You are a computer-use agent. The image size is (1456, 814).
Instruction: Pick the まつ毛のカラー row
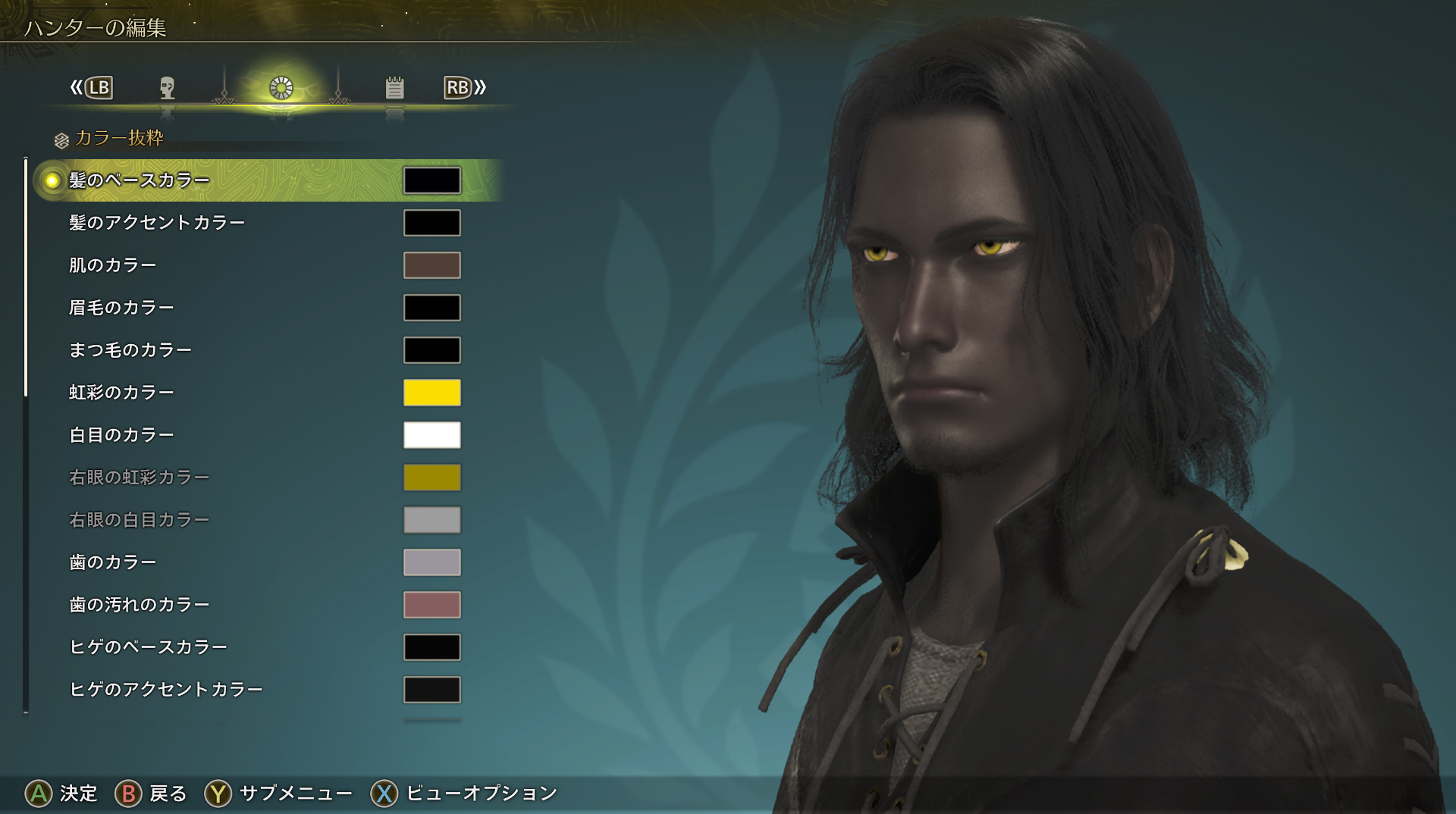(x=130, y=350)
